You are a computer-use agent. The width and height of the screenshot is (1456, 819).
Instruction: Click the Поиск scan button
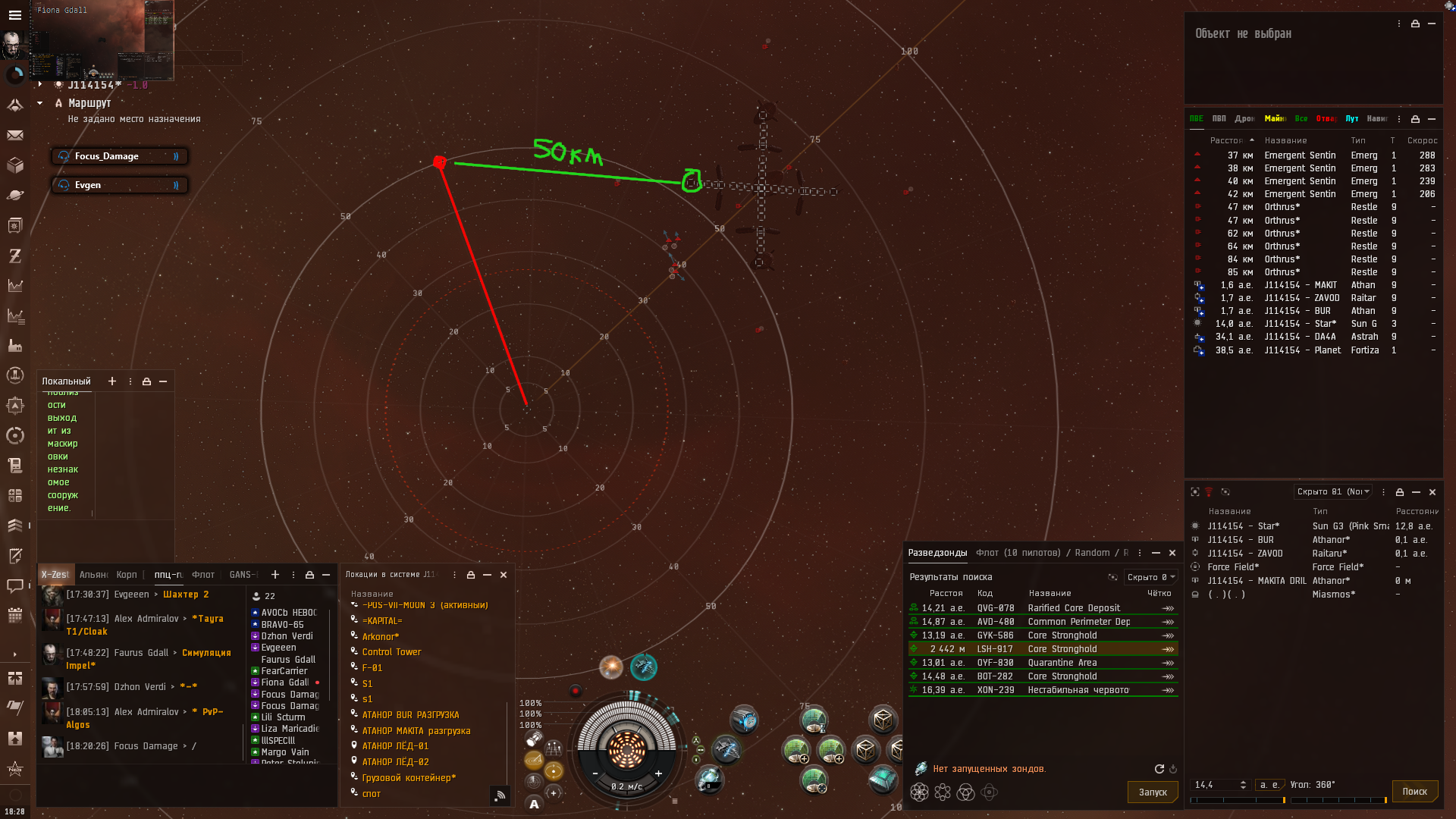[1414, 791]
